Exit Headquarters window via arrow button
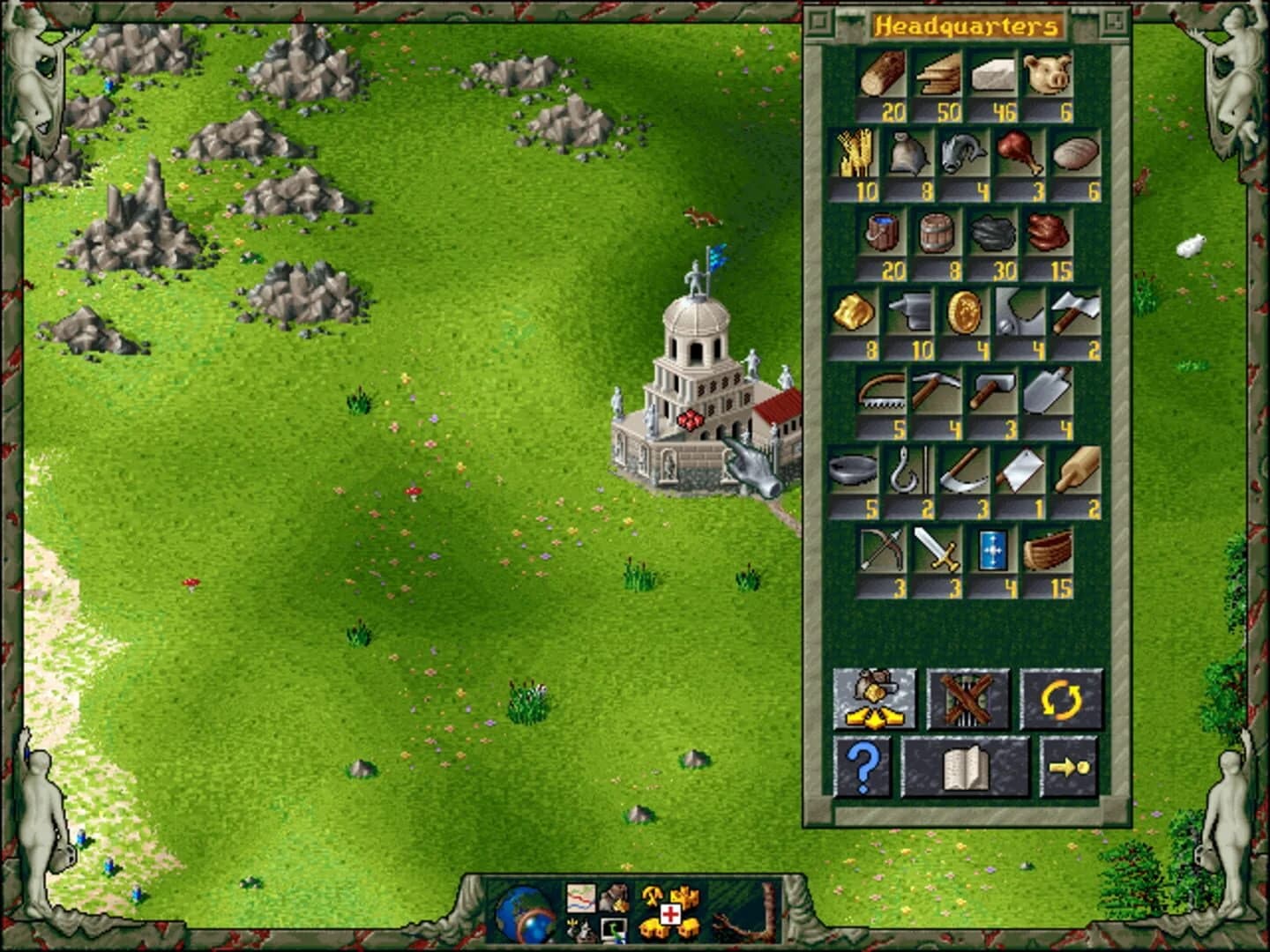Viewport: 1270px width, 952px height. pyautogui.click(x=1069, y=769)
